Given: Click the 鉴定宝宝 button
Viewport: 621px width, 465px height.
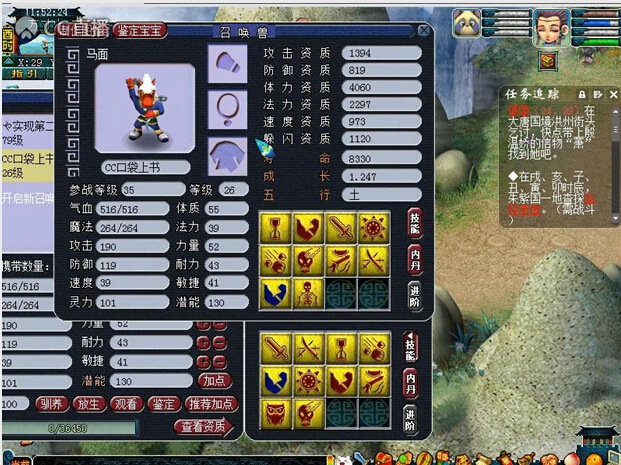Looking at the screenshot, I should (140, 31).
